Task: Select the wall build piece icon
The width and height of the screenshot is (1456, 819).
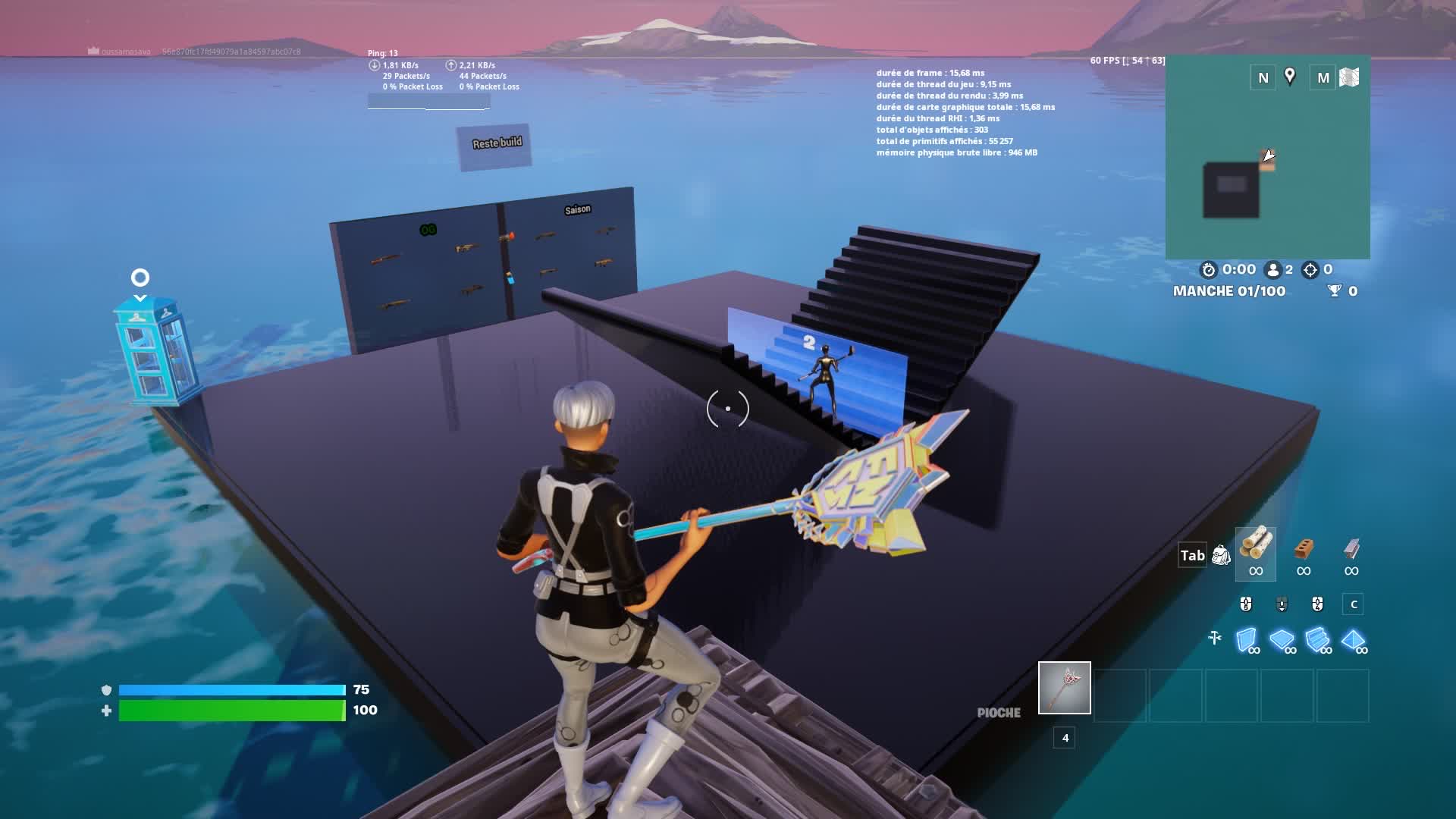Action: pos(1247,639)
